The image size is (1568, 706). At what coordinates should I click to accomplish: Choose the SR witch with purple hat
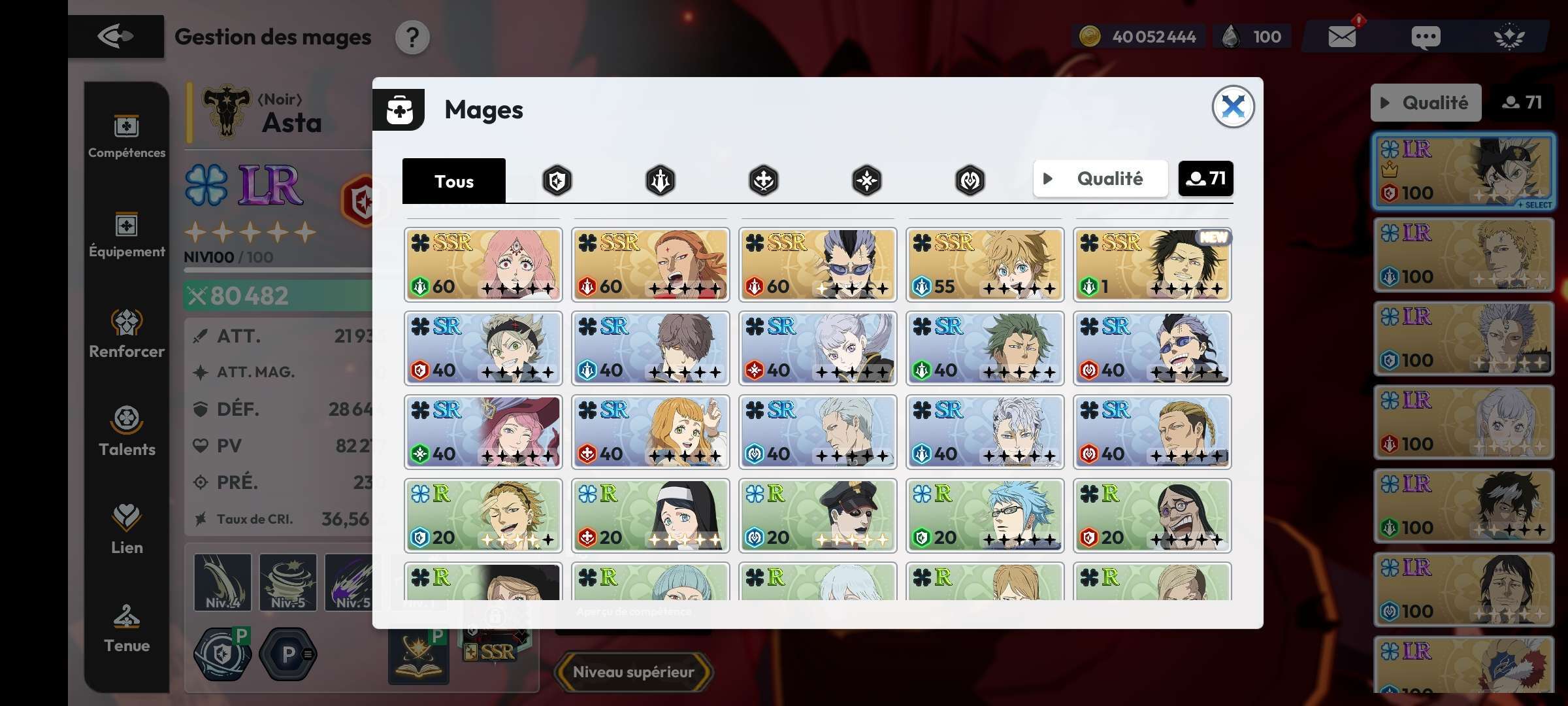483,432
